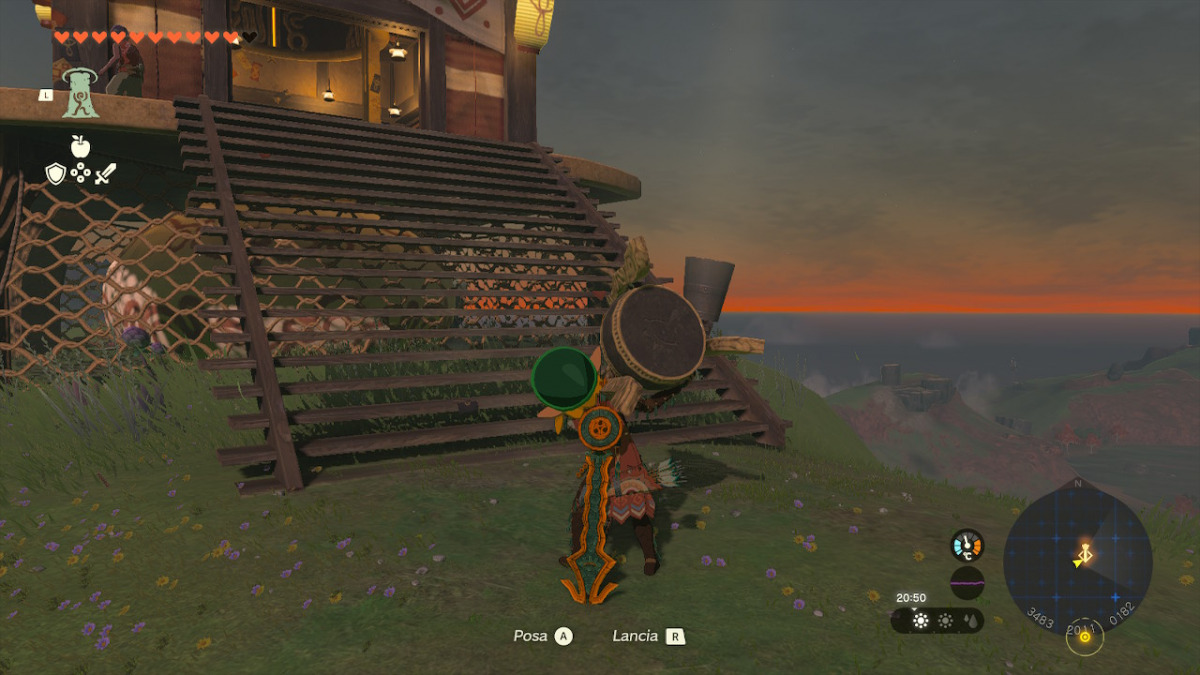Click the glowing orange marker on the minimap
The image size is (1200, 675).
(x=1084, y=552)
